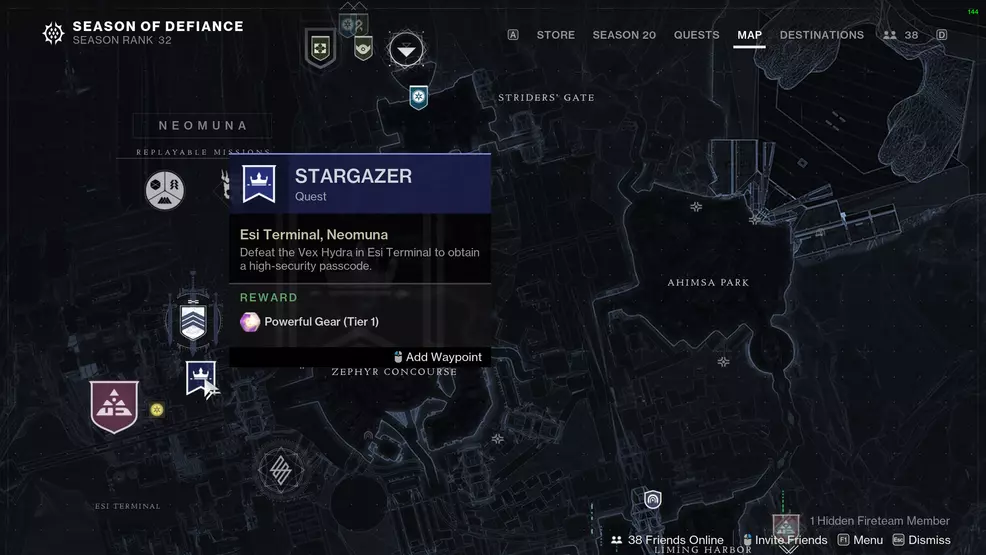
Task: Open the Season of Defiance rank emblem
Action: pyautogui.click(x=53, y=34)
